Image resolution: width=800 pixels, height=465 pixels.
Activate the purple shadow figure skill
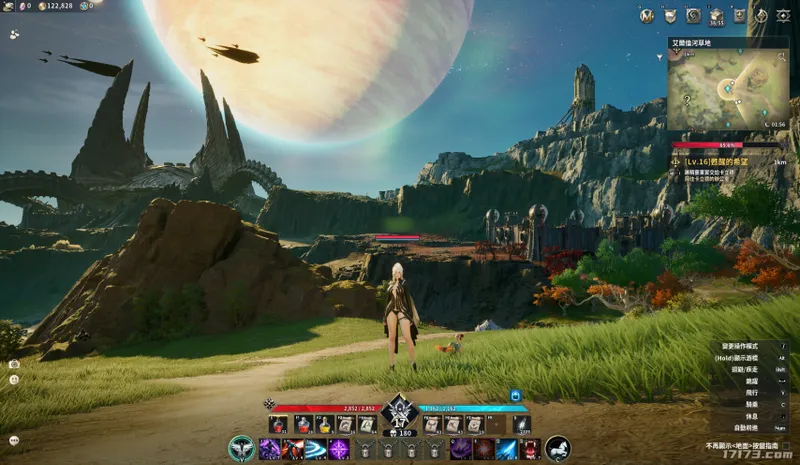[269, 449]
